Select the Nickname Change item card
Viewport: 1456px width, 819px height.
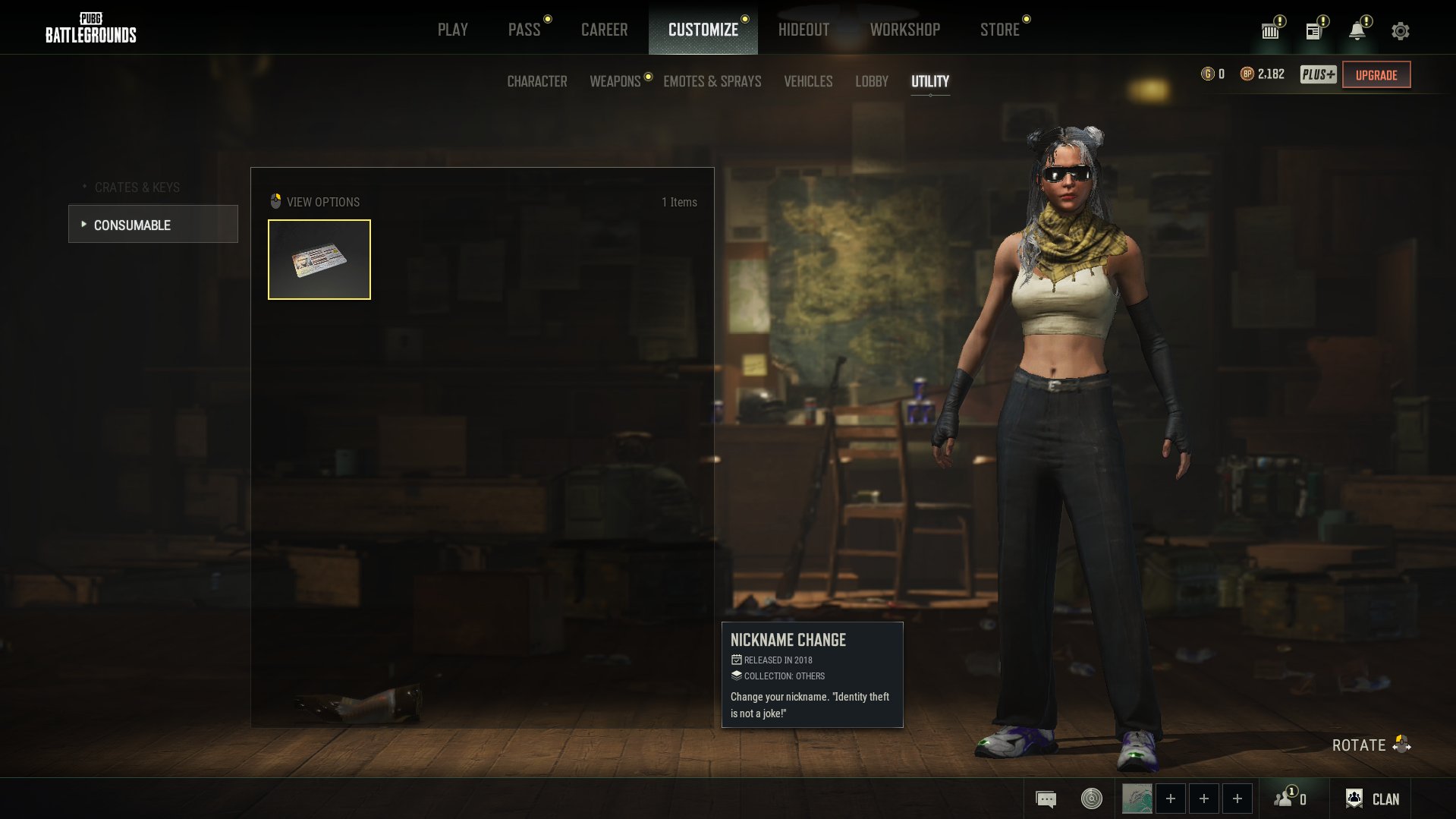[x=319, y=260]
